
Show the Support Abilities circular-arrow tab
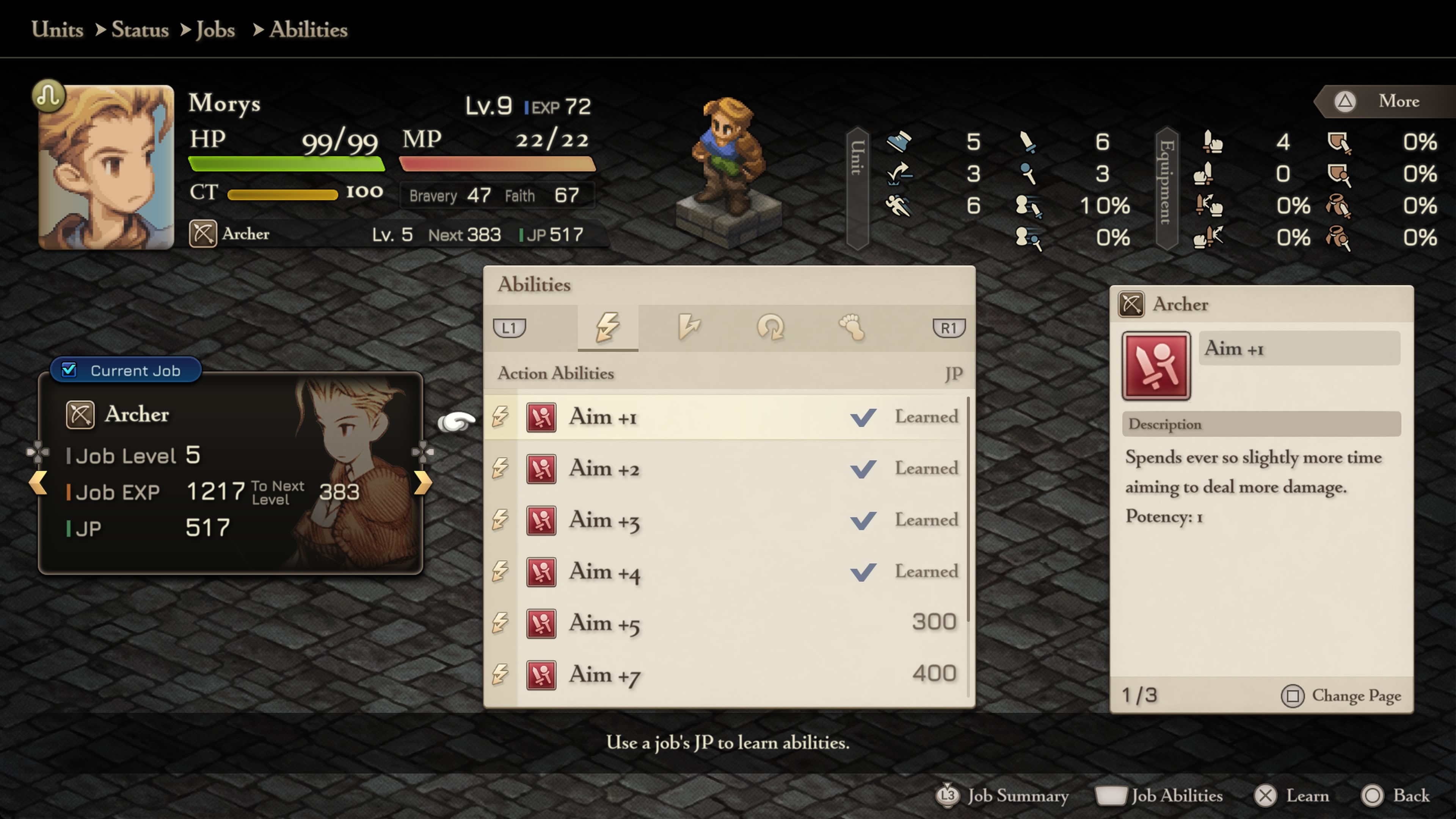770,327
